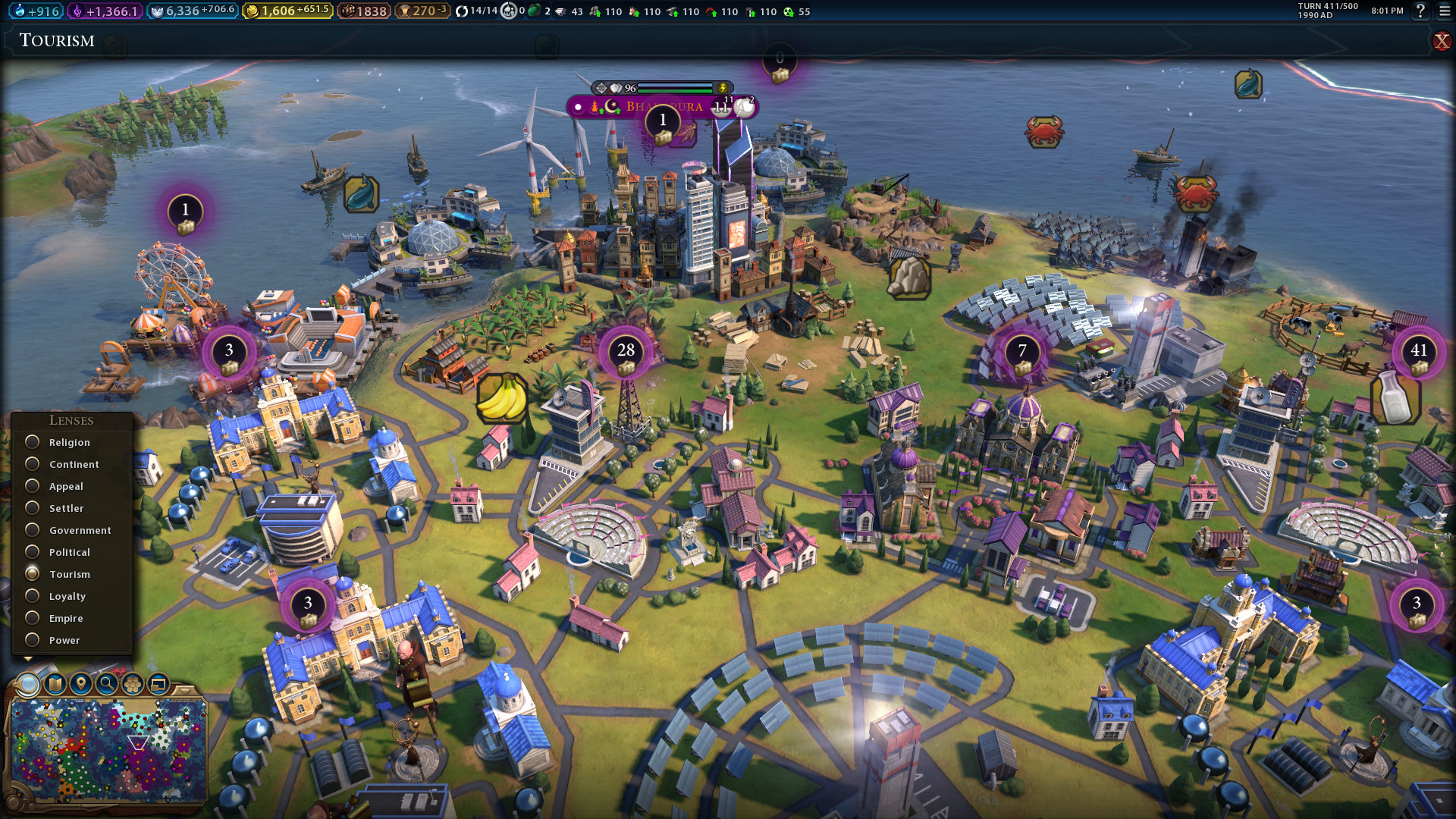This screenshot has width=1456, height=819.
Task: Select the Religion lens
Action: tap(33, 442)
